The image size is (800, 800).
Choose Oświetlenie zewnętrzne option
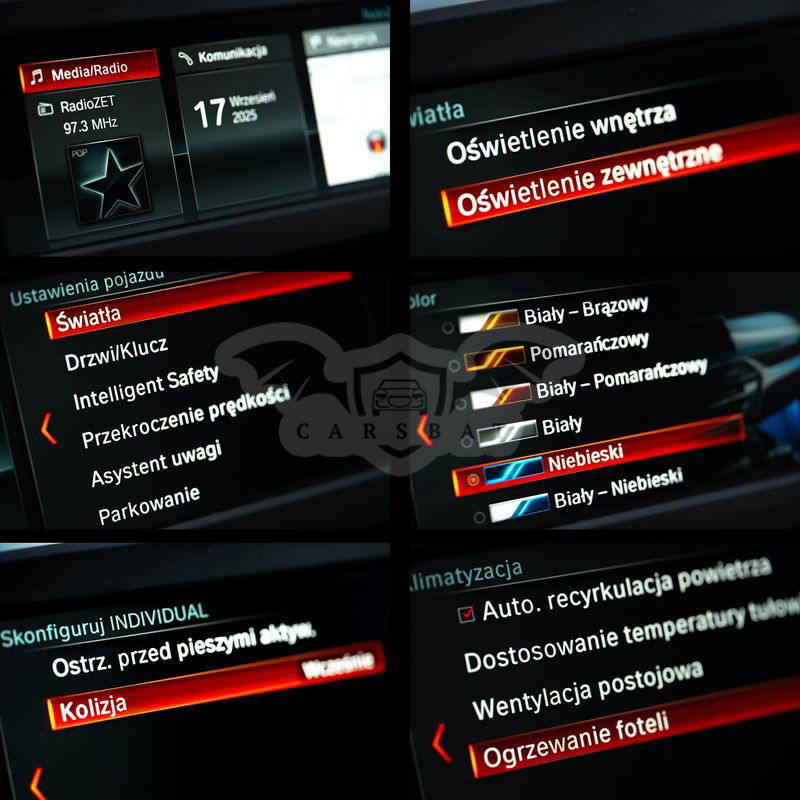[x=588, y=183]
